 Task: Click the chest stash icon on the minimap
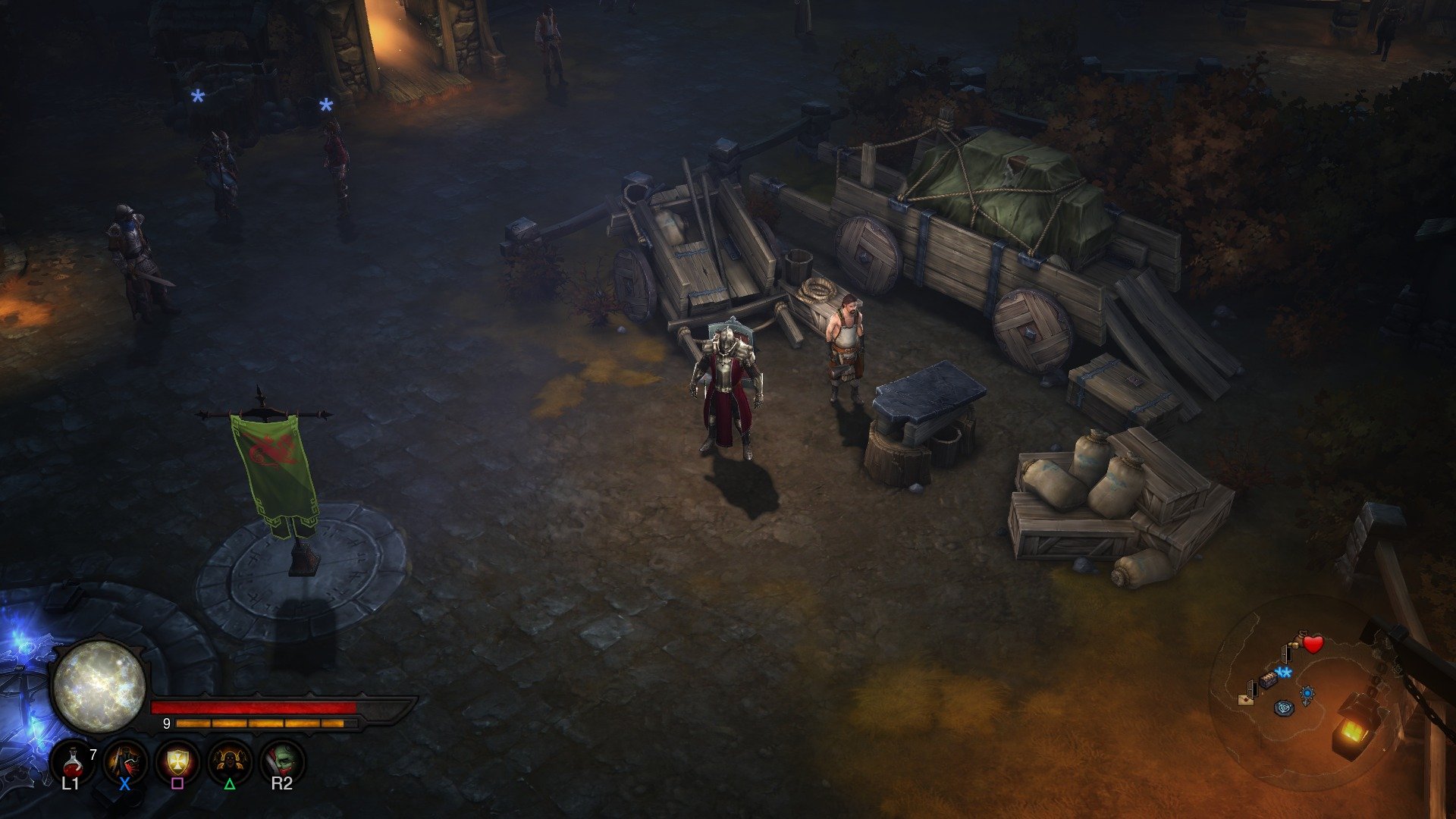pyautogui.click(x=1269, y=681)
